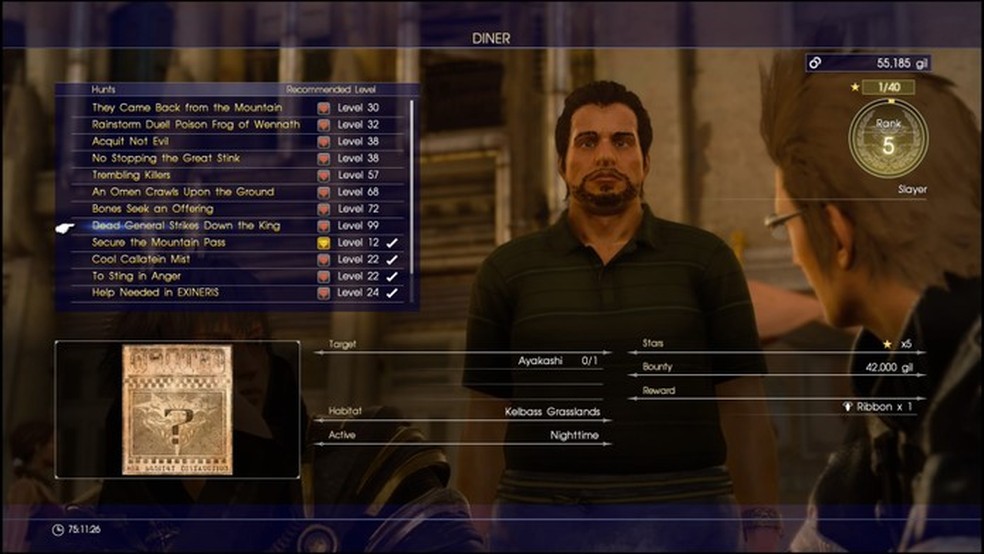Viewport: 984px width, 554px height.
Task: Pick the Help Needed in EXINERIS hunt
Action: point(155,293)
